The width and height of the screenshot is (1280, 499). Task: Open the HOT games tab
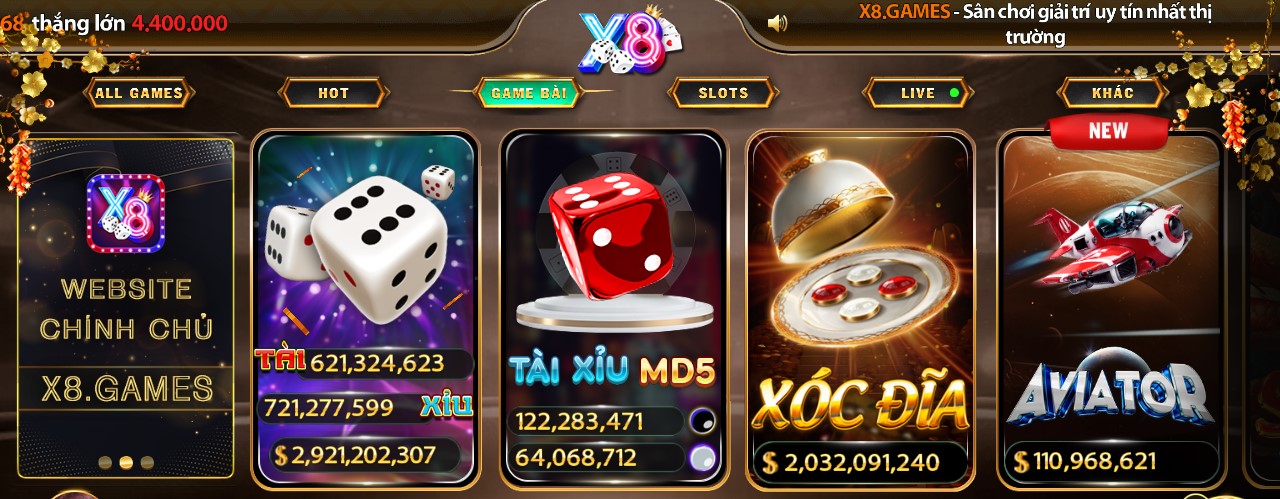[333, 93]
